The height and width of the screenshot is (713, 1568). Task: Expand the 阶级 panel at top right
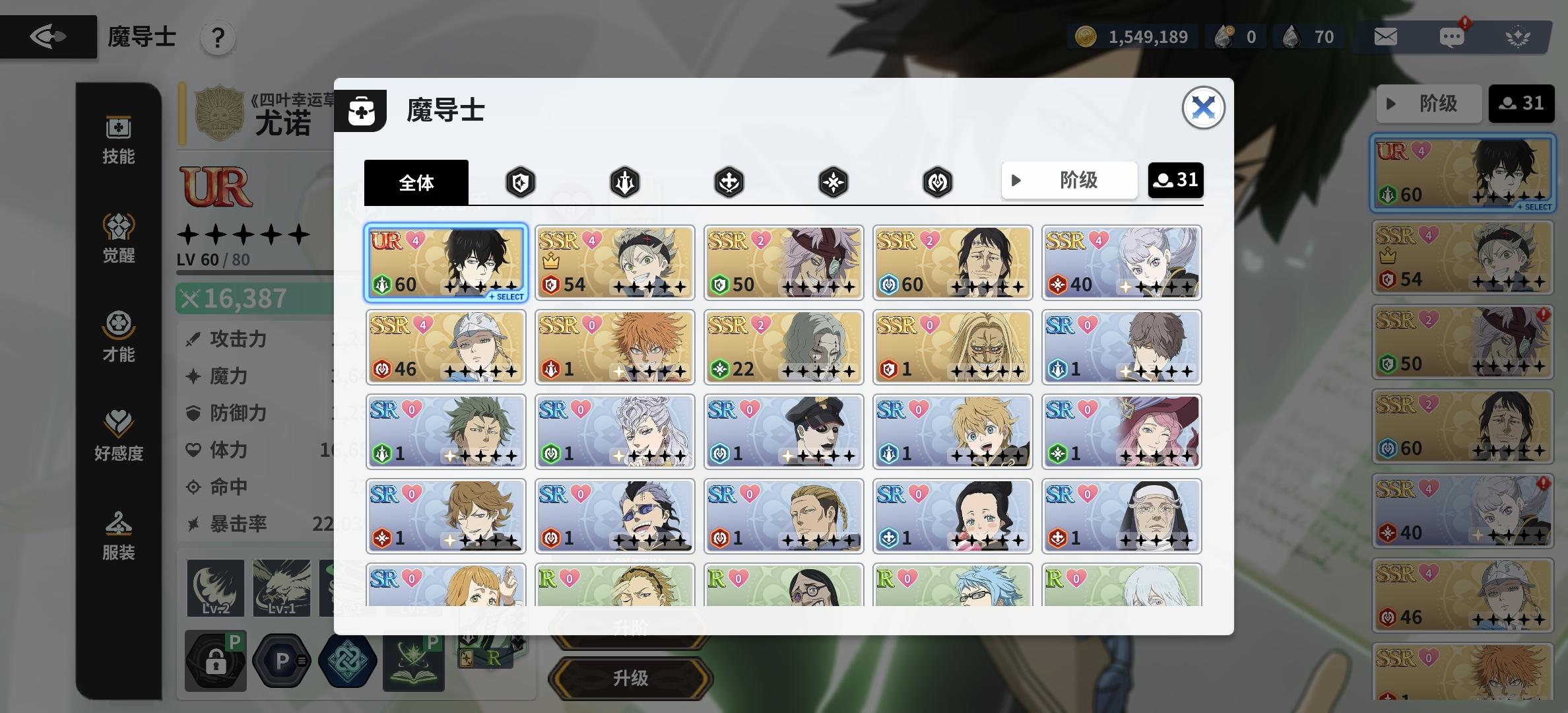[x=1429, y=103]
